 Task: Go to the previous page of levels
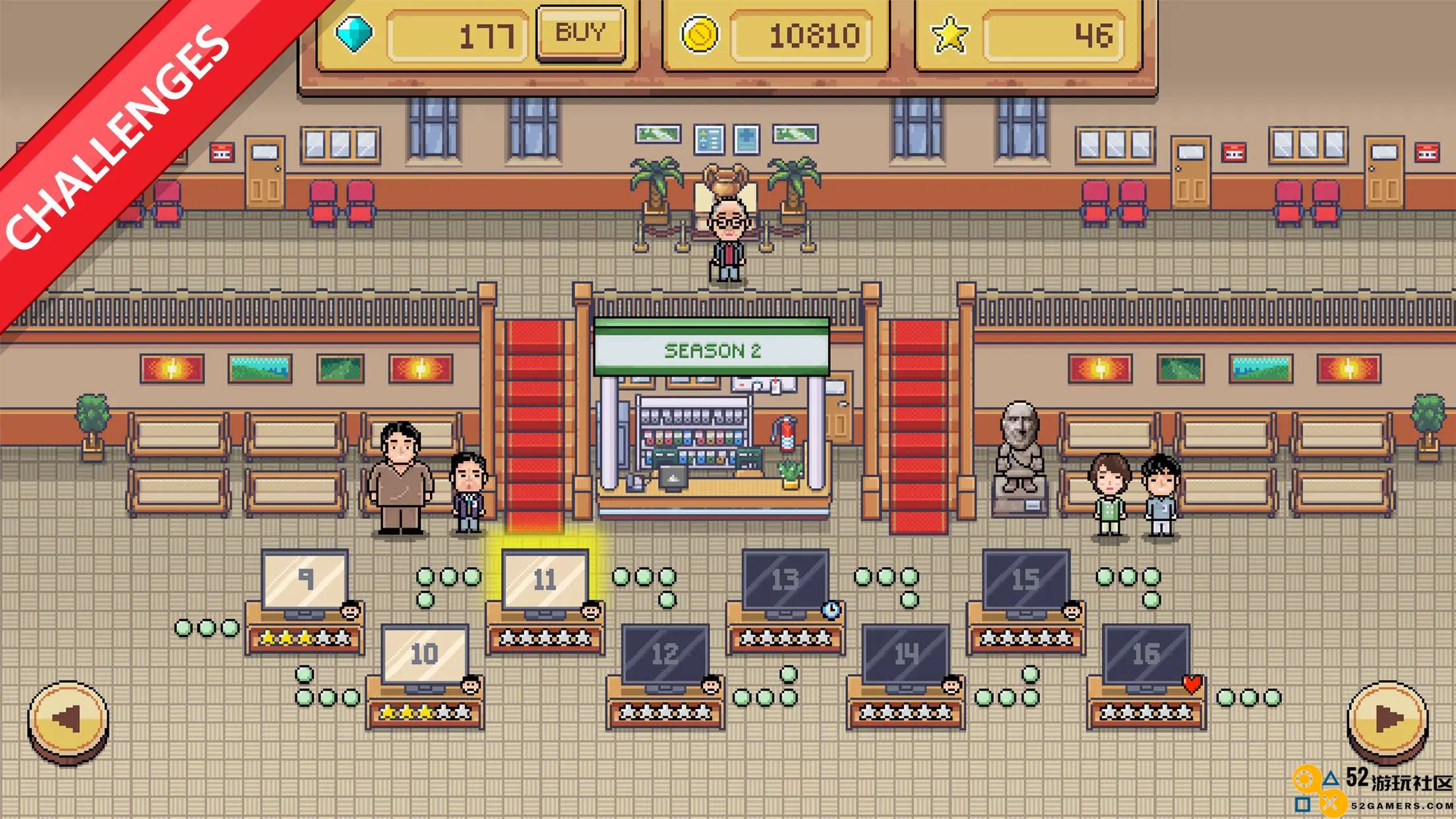[68, 720]
